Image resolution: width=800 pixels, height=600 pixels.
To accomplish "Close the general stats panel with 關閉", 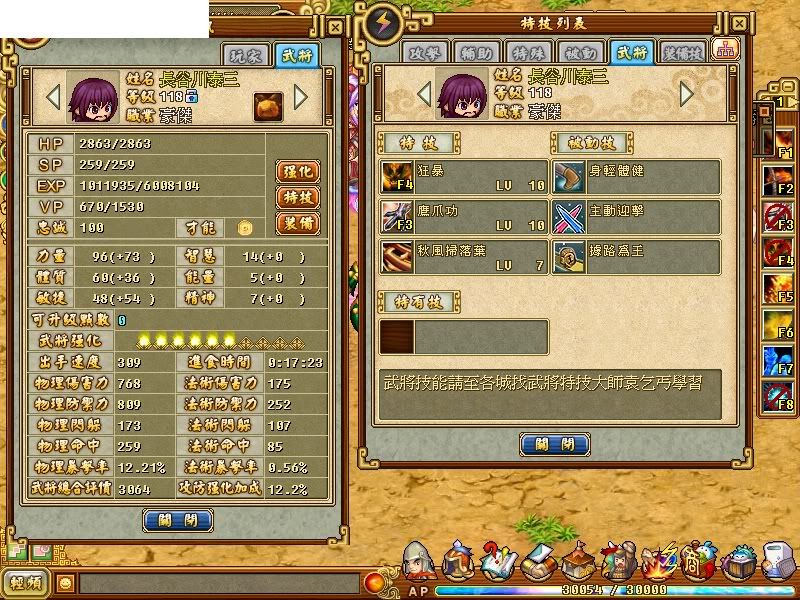I will (178, 520).
